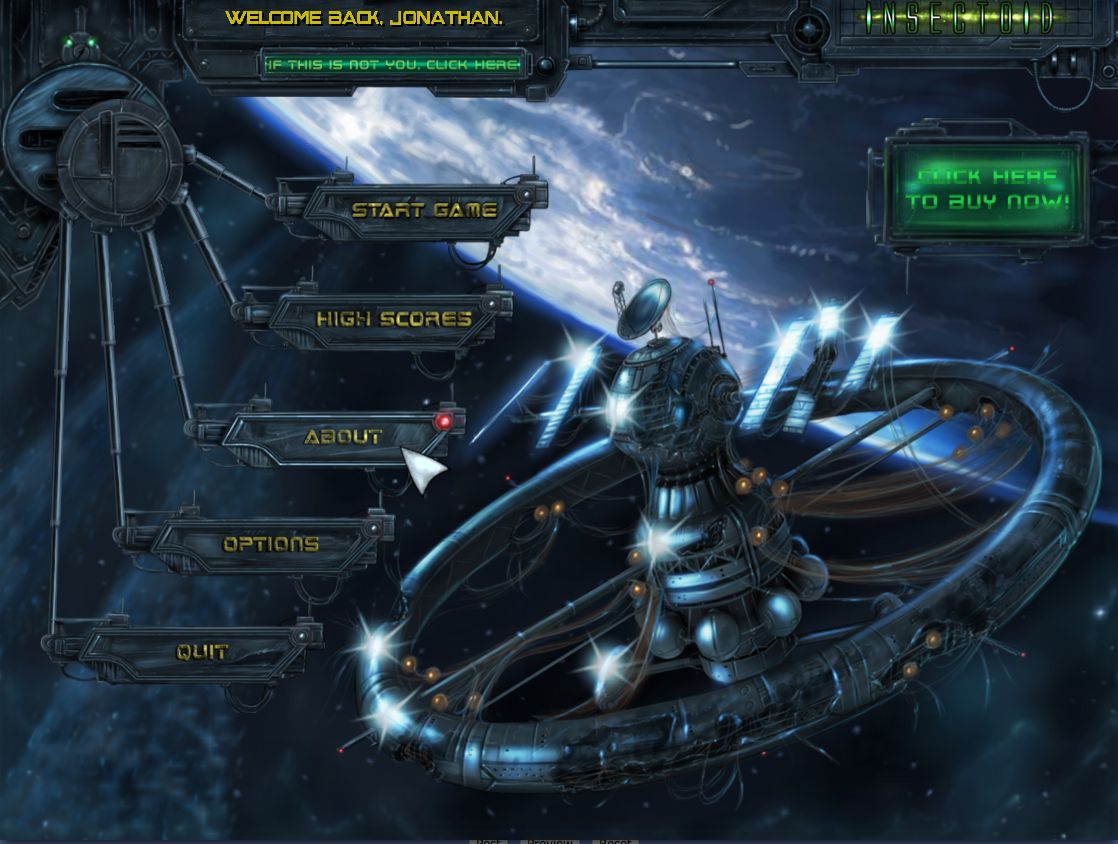The image size is (1118, 844).
Task: Start a new game
Action: [424, 210]
